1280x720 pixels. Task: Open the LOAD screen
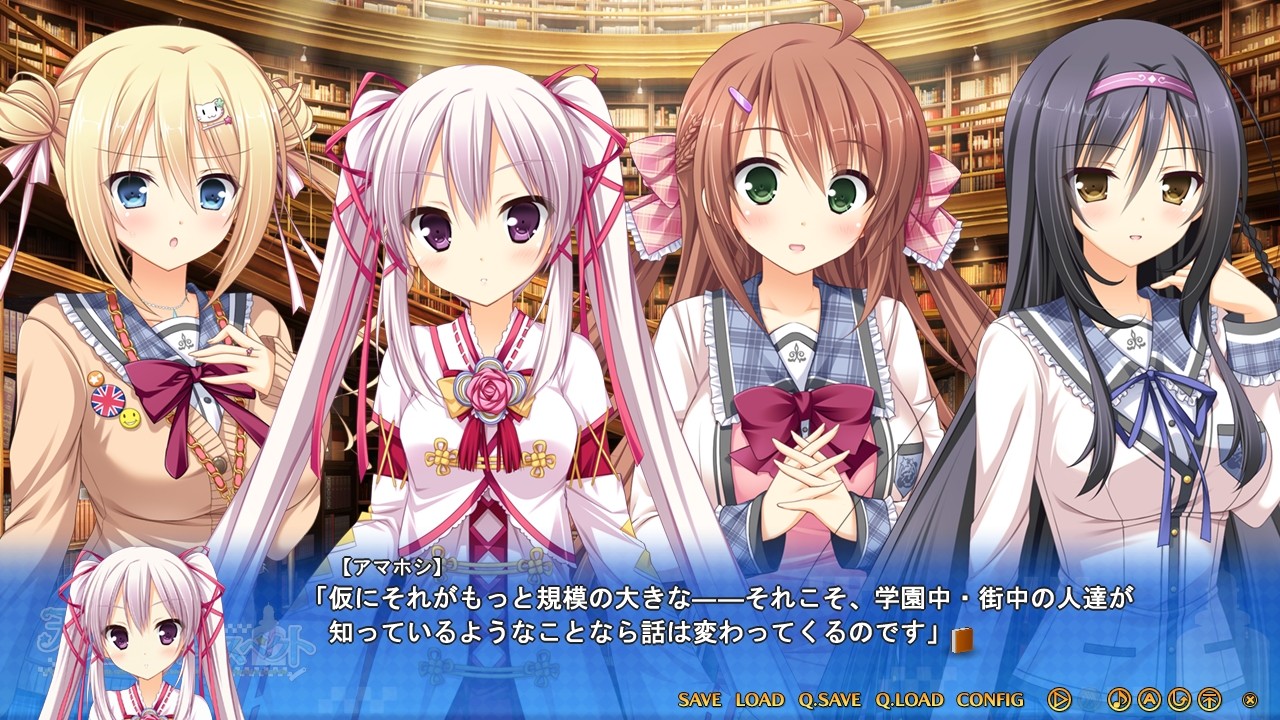(x=759, y=702)
